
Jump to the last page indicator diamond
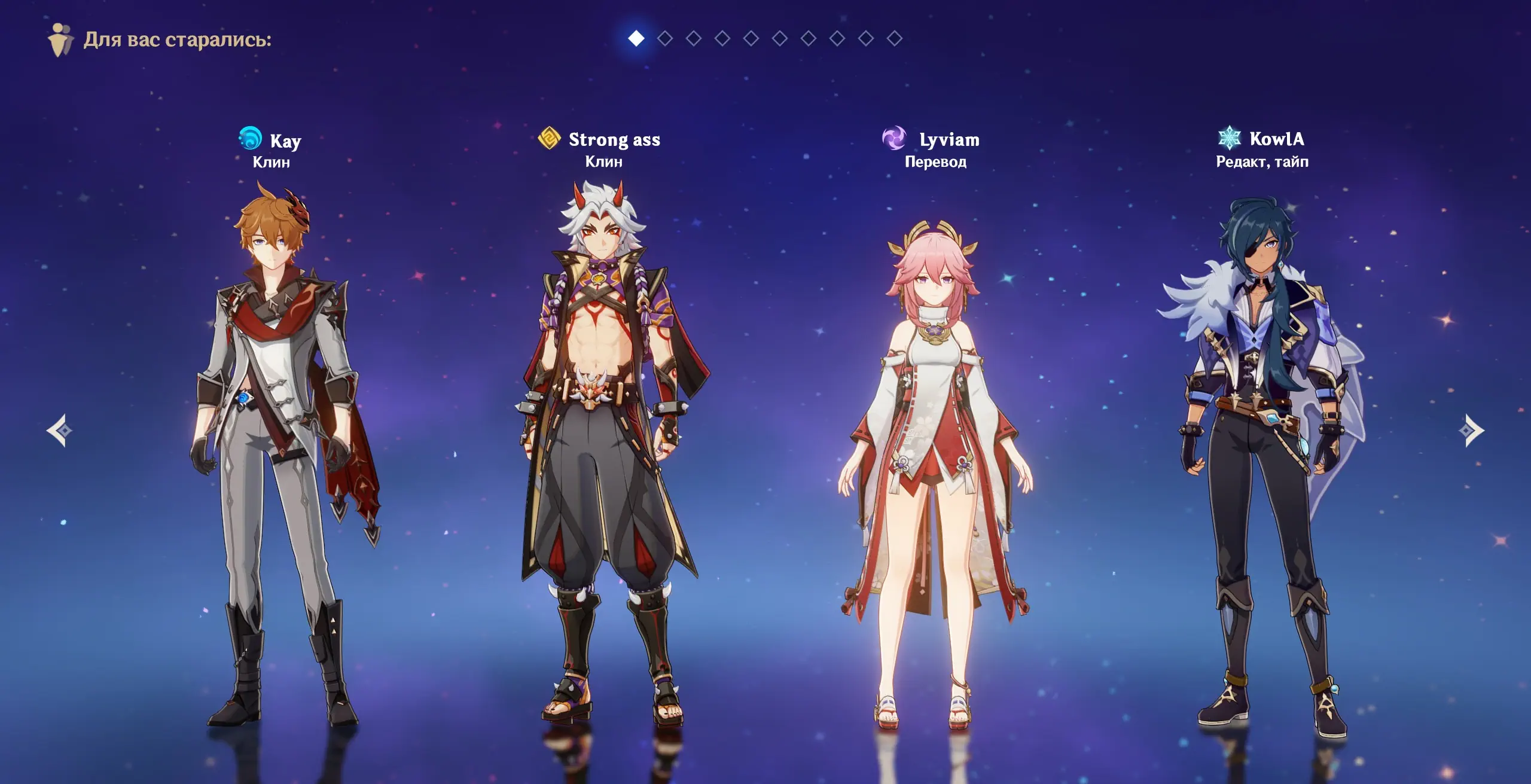[895, 39]
